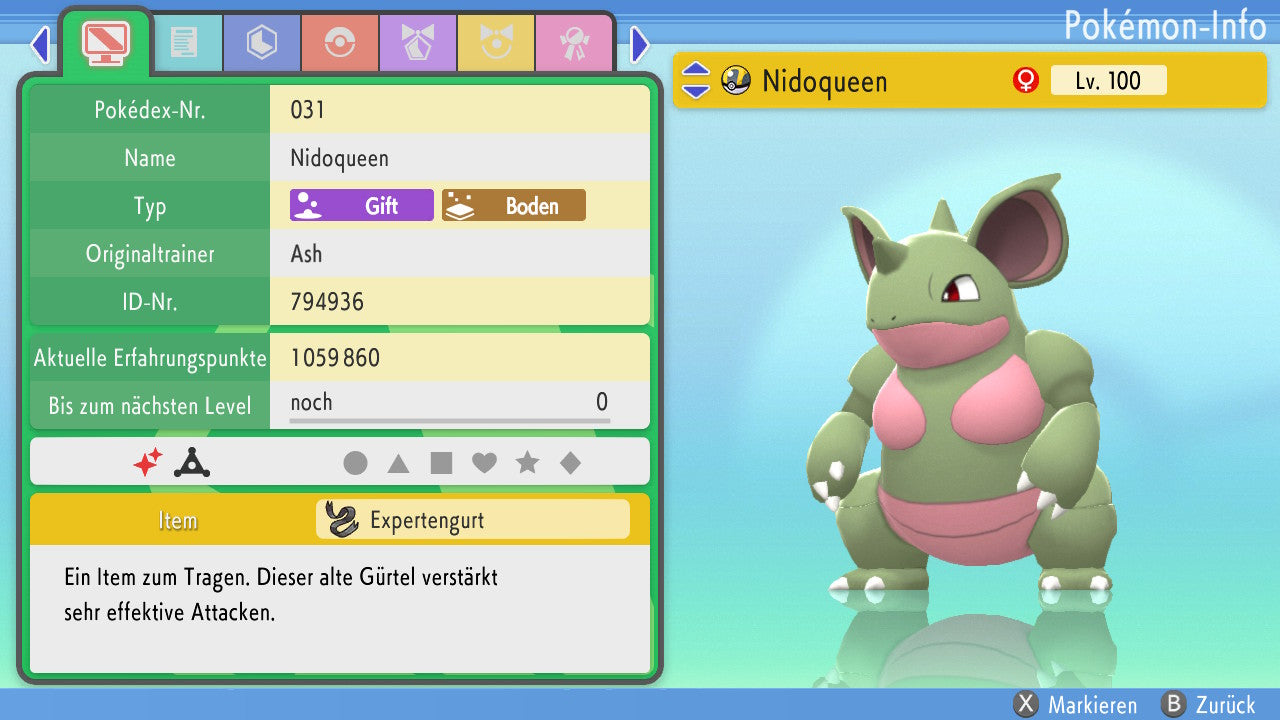This screenshot has width=1280, height=720.
Task: Toggle the diamond marking
Action: 570,463
